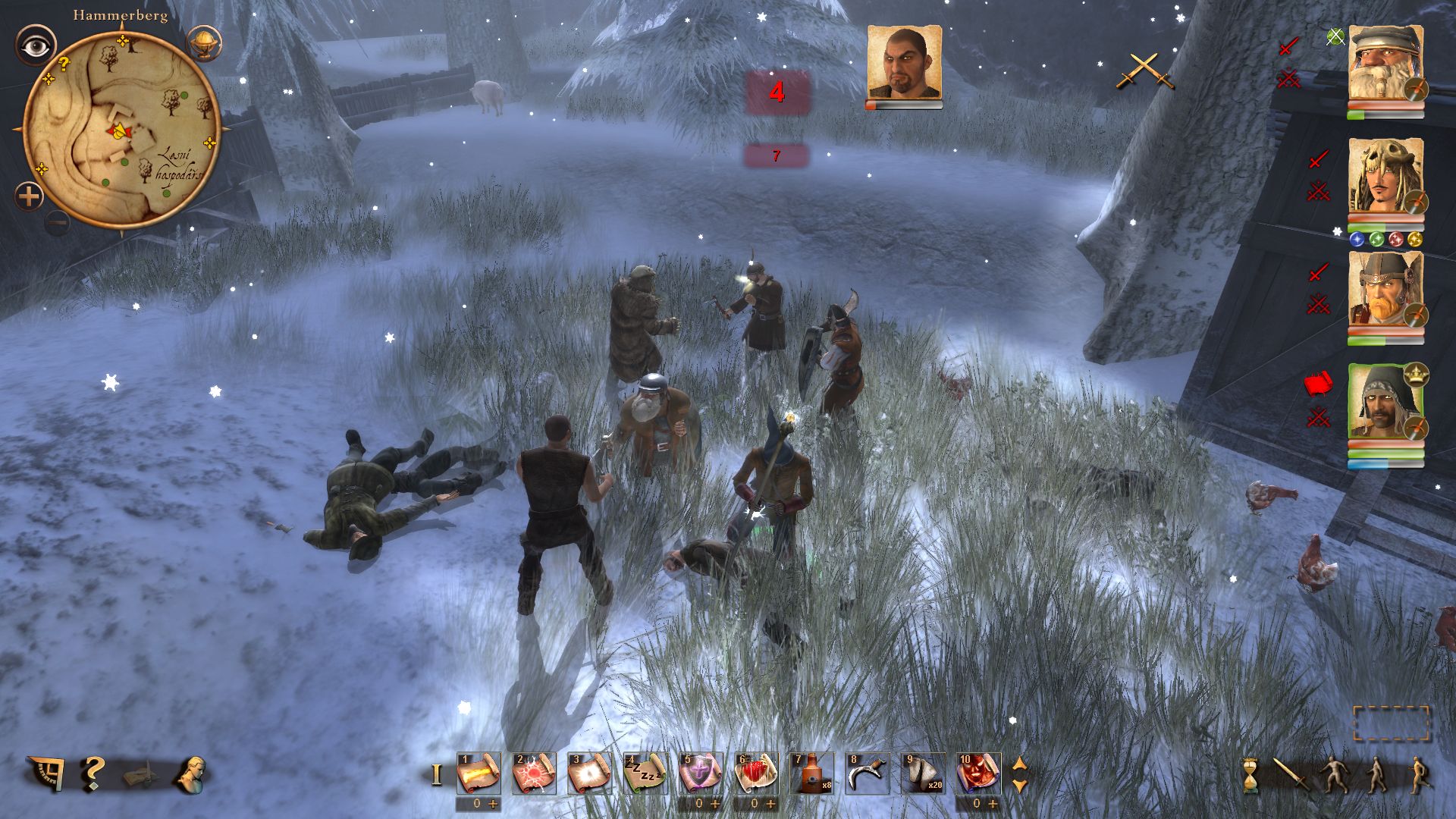The image size is (1456, 819).
Task: Open the character bust icon
Action: click(x=190, y=774)
